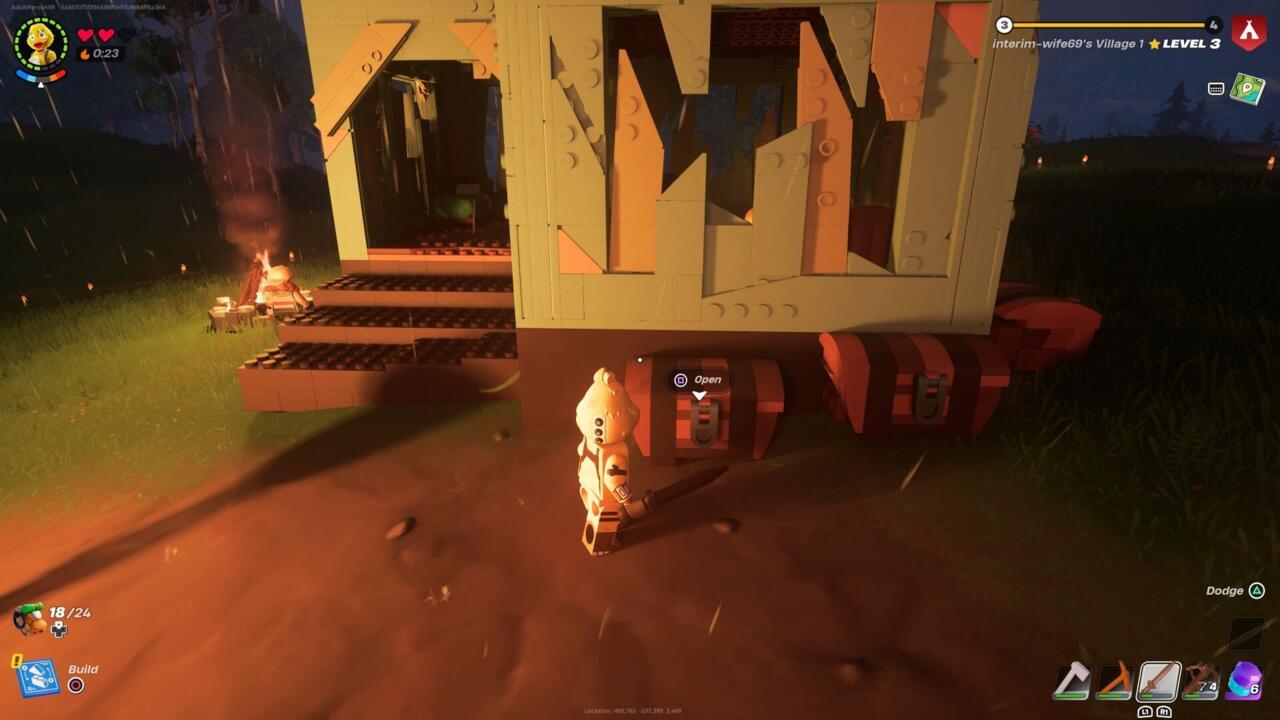
Task: Open the map via the map icon
Action: [1246, 90]
